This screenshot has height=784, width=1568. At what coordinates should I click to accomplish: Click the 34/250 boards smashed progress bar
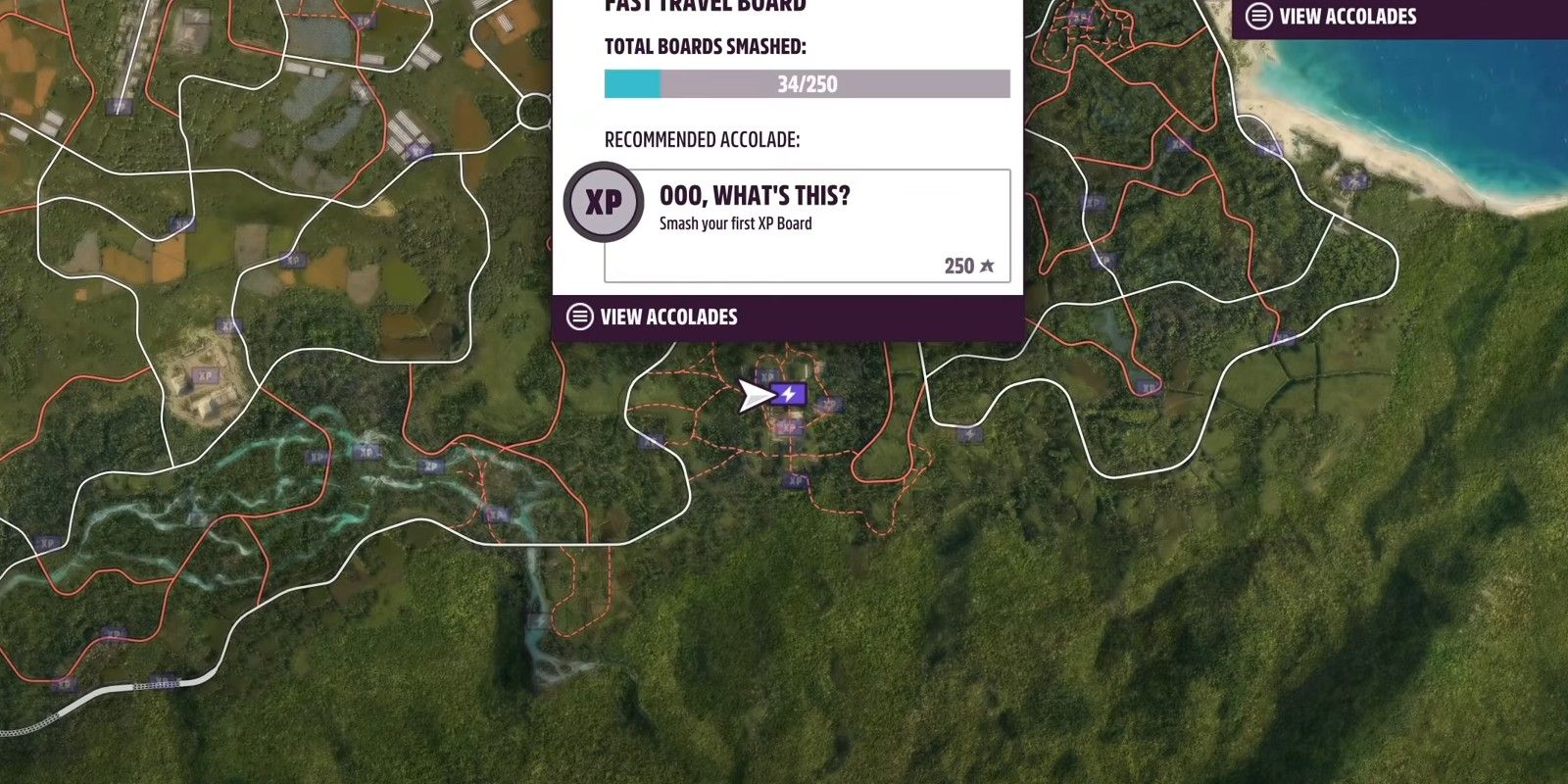806,84
